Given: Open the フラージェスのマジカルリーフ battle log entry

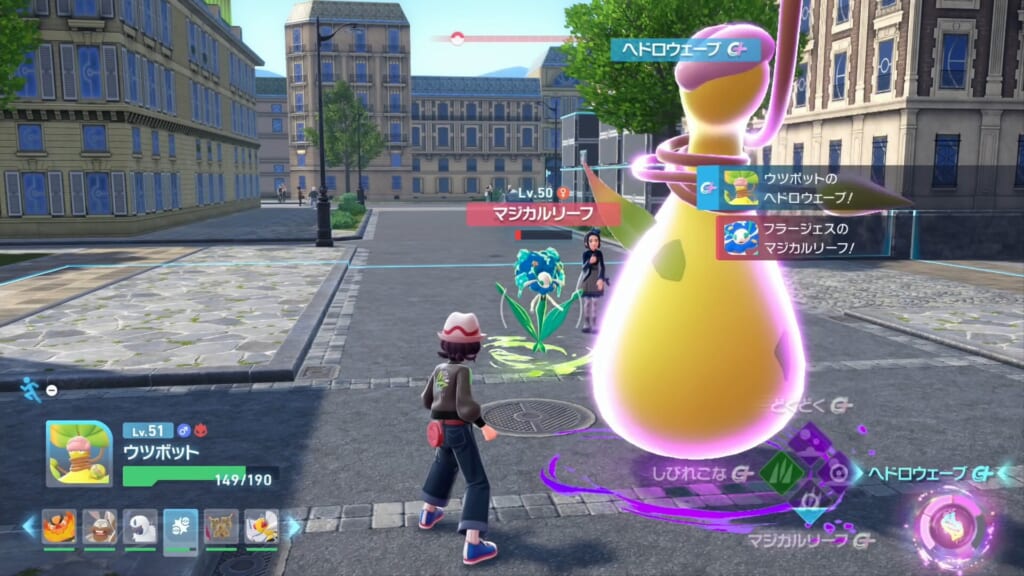Looking at the screenshot, I should click(x=800, y=238).
